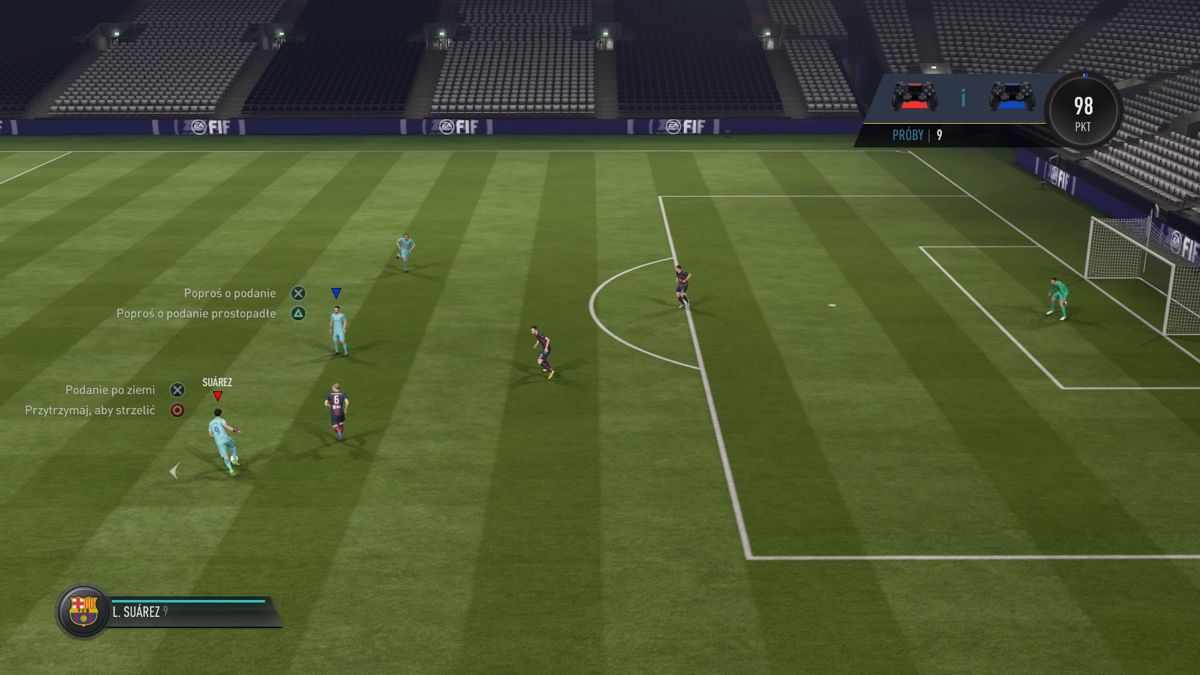
Task: Click the FC Barcelona crest badge
Action: click(83, 611)
